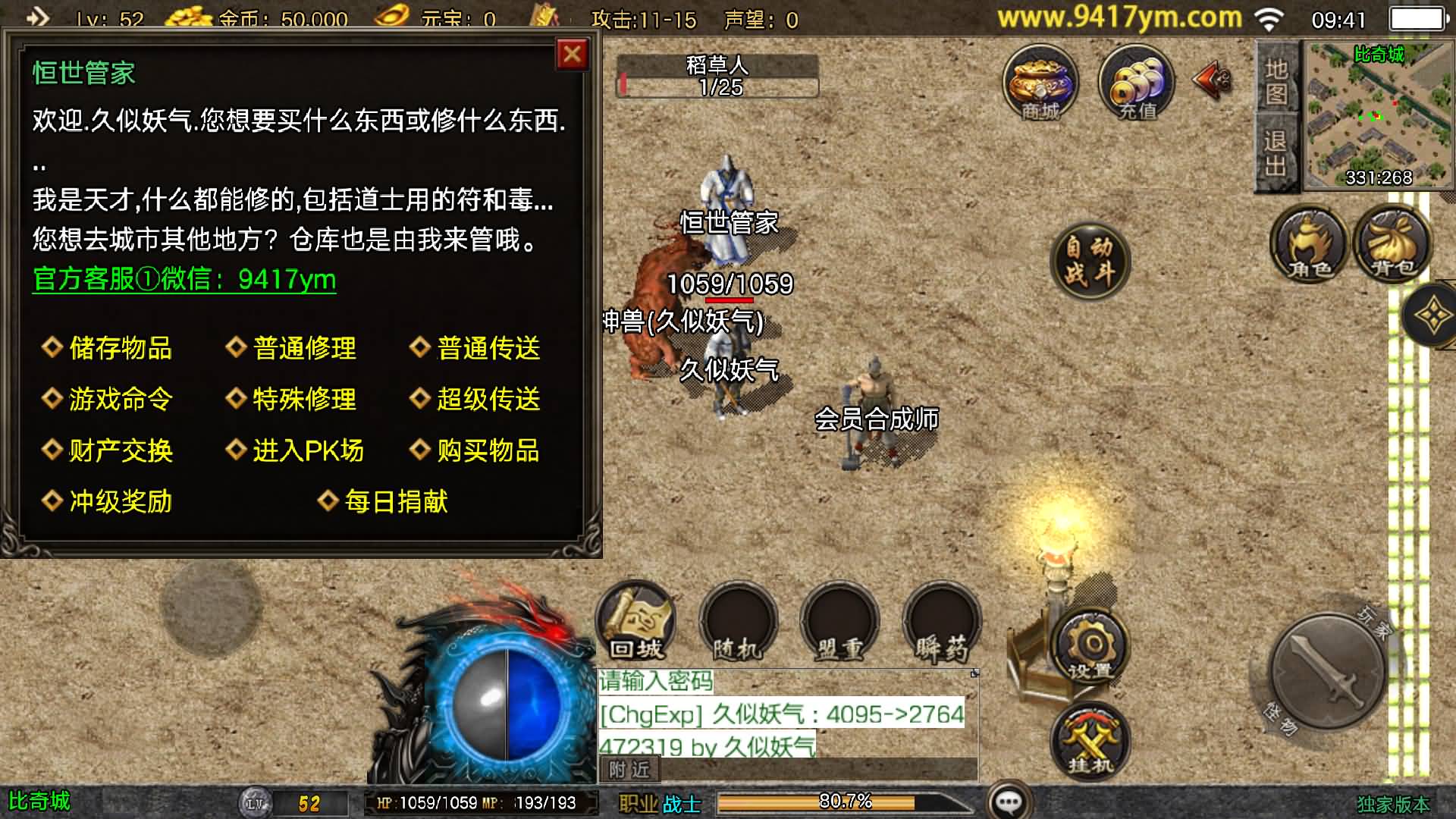Viewport: 1456px width, 819px height.
Task: Open the 角色 character panel icon
Action: click(x=1308, y=244)
